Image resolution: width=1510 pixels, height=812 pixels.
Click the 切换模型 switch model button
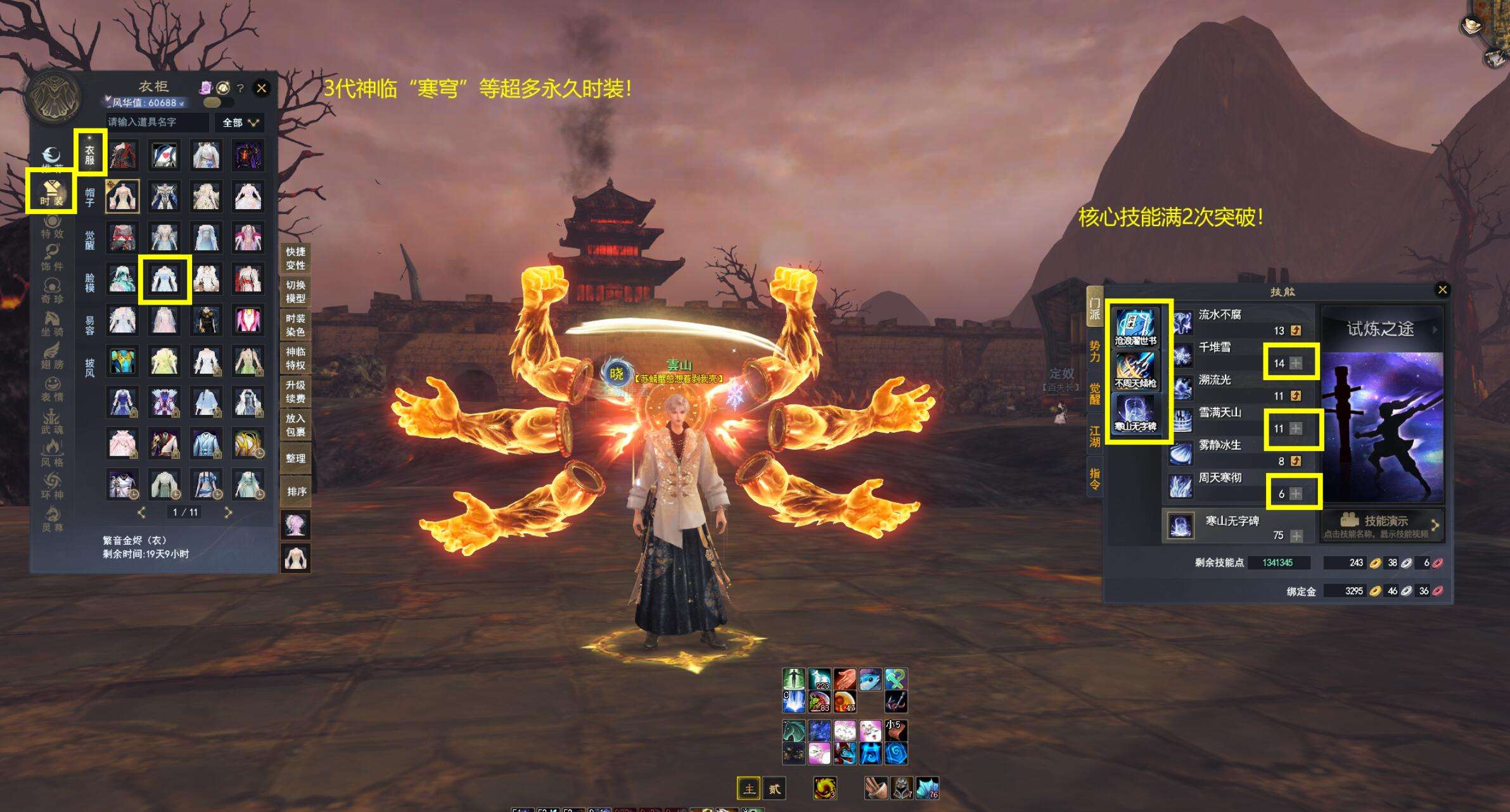point(295,291)
